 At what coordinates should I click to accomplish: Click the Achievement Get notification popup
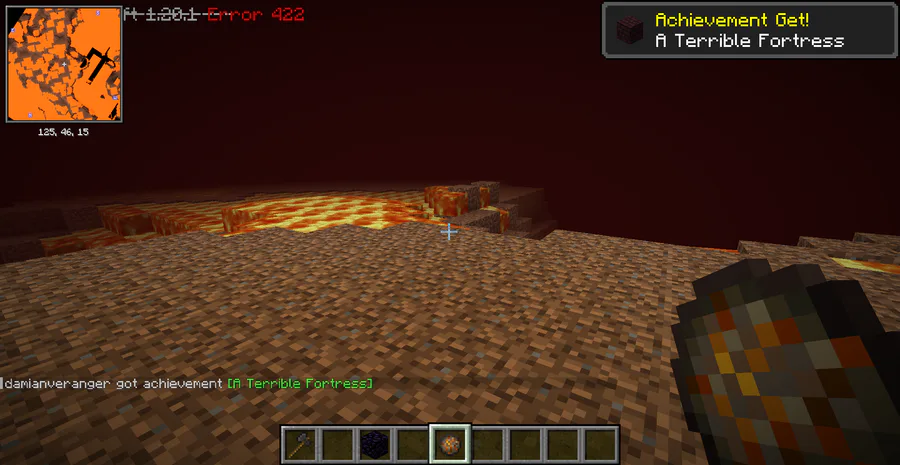click(x=748, y=30)
